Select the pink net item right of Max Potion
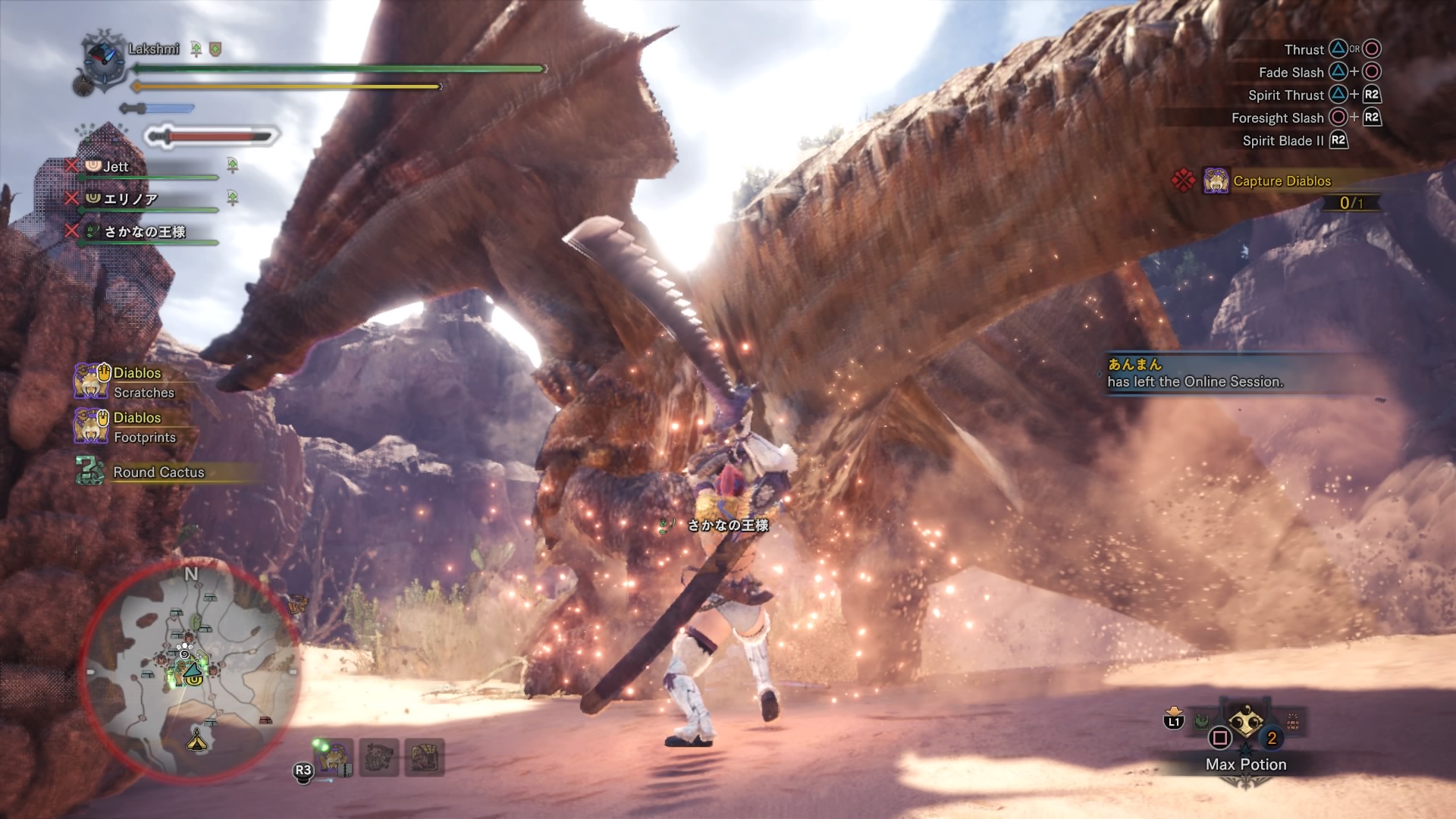The height and width of the screenshot is (819, 1456). click(x=1293, y=722)
